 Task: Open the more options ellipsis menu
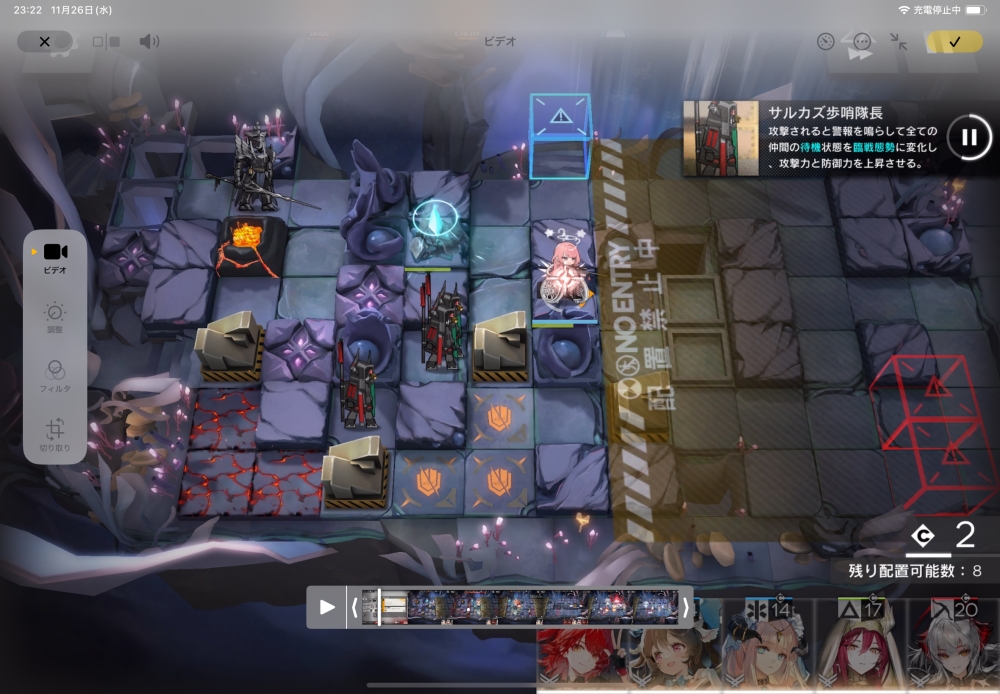[862, 41]
